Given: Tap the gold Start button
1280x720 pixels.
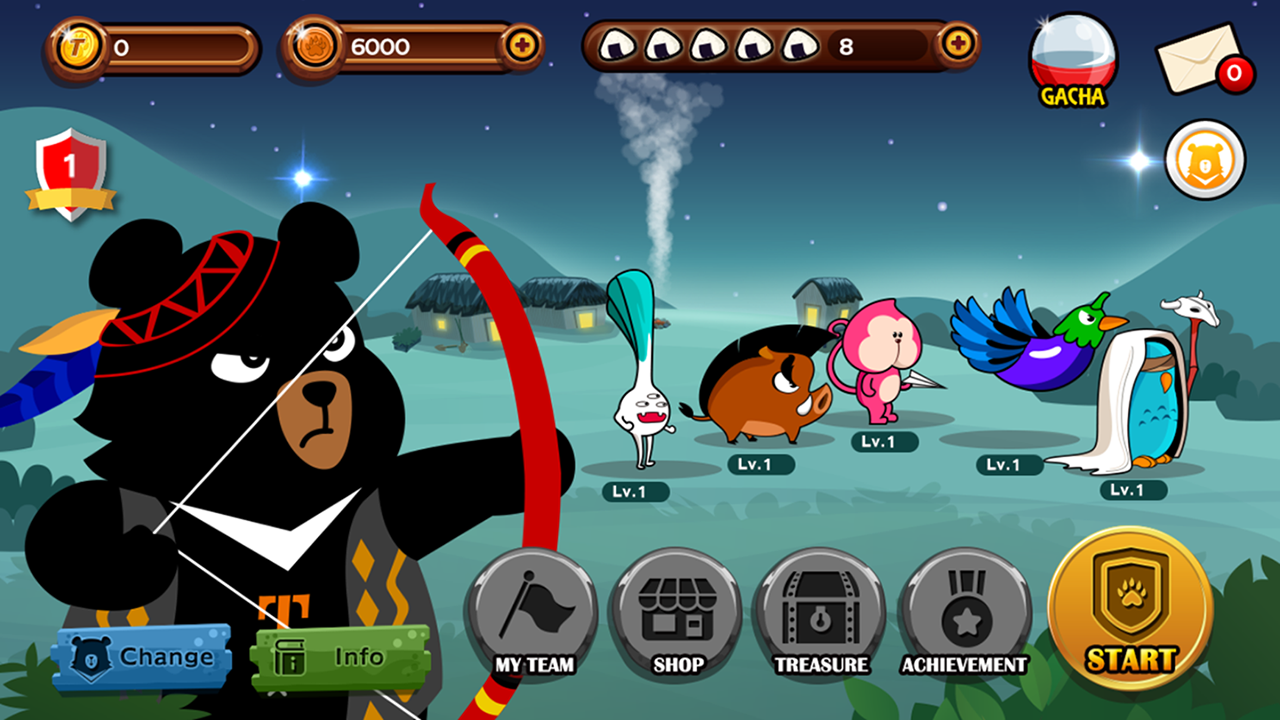Looking at the screenshot, I should 1130,610.
